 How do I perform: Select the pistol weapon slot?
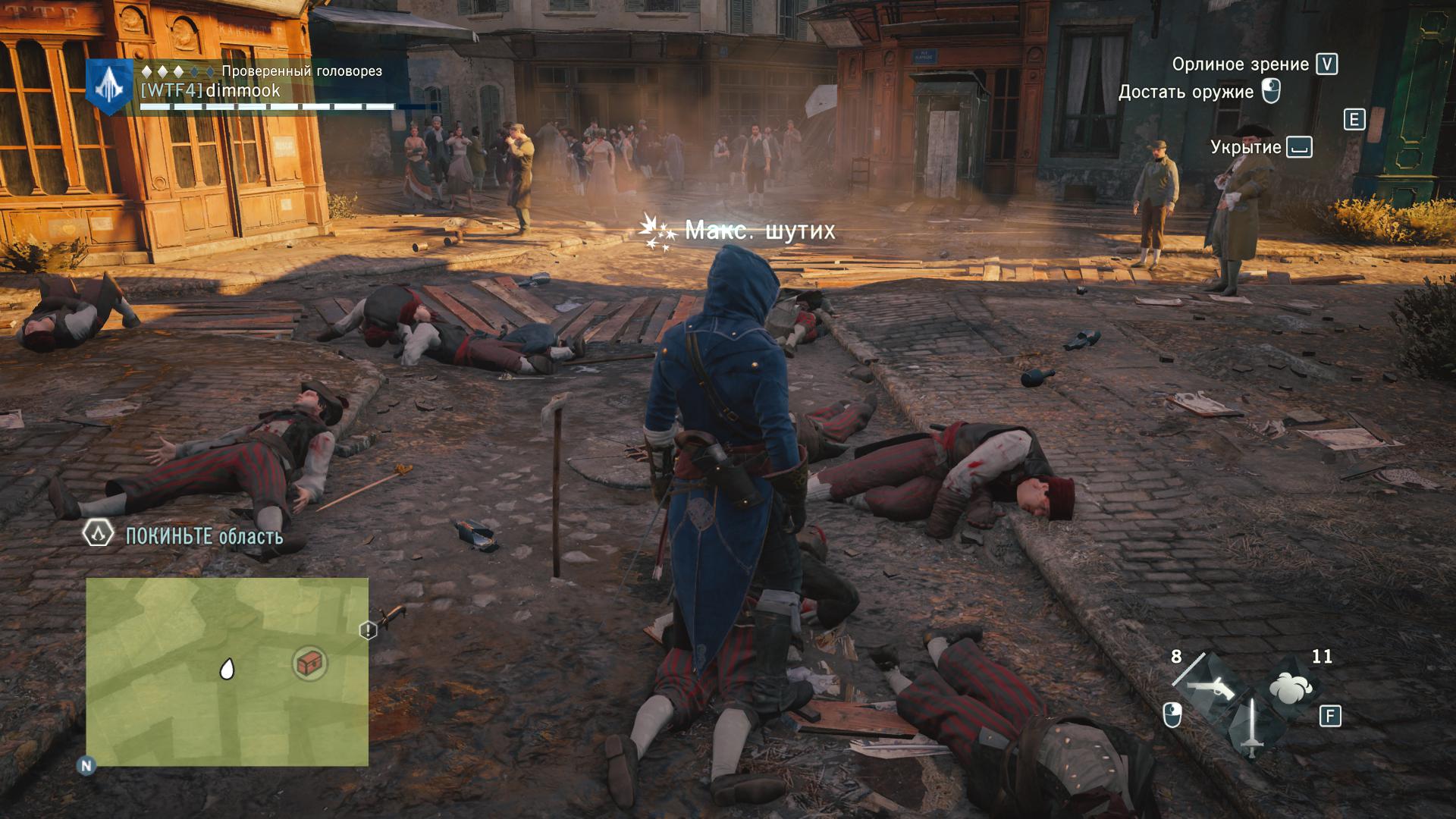click(x=1210, y=687)
